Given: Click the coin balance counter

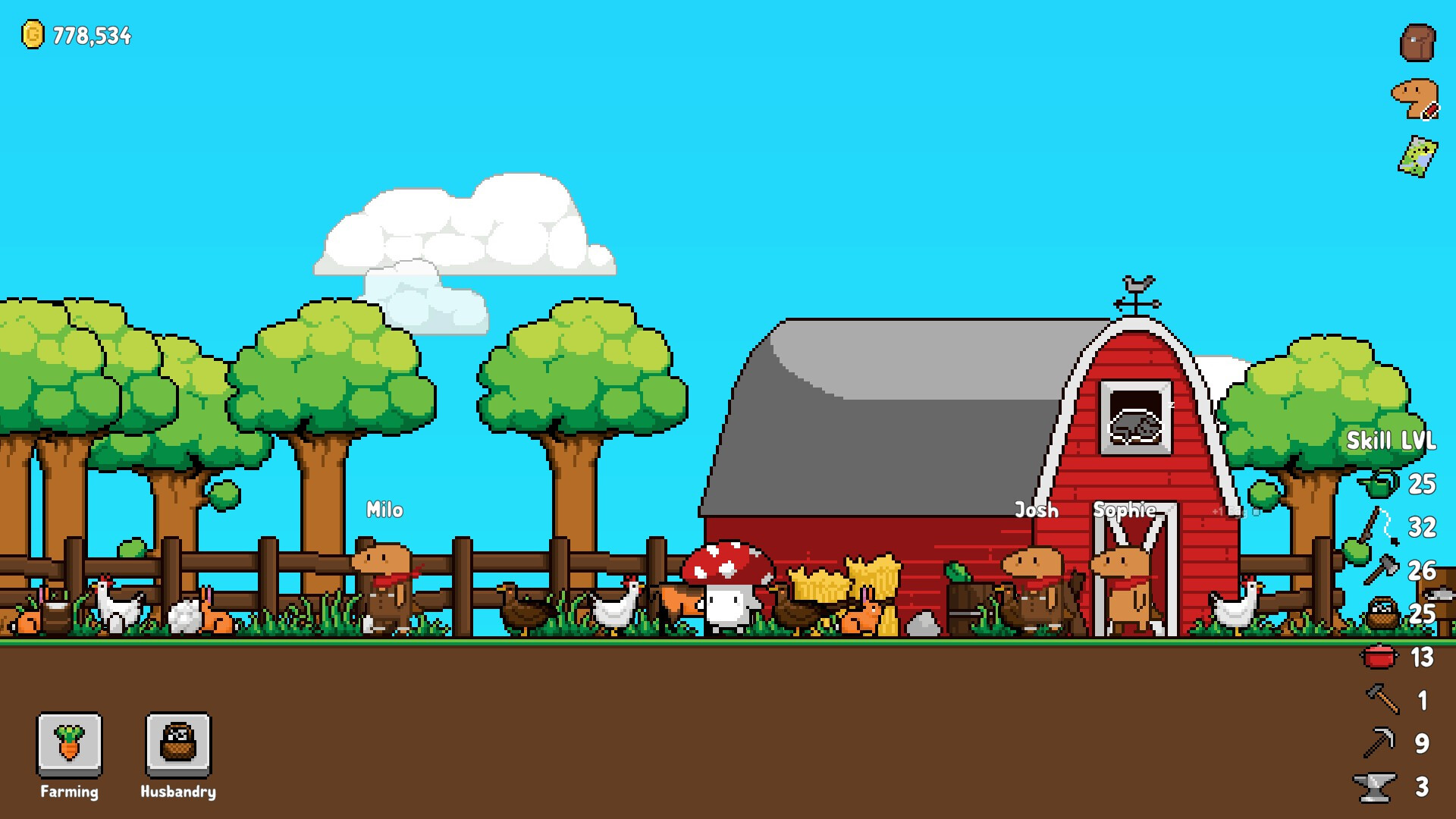Looking at the screenshot, I should coord(77,34).
